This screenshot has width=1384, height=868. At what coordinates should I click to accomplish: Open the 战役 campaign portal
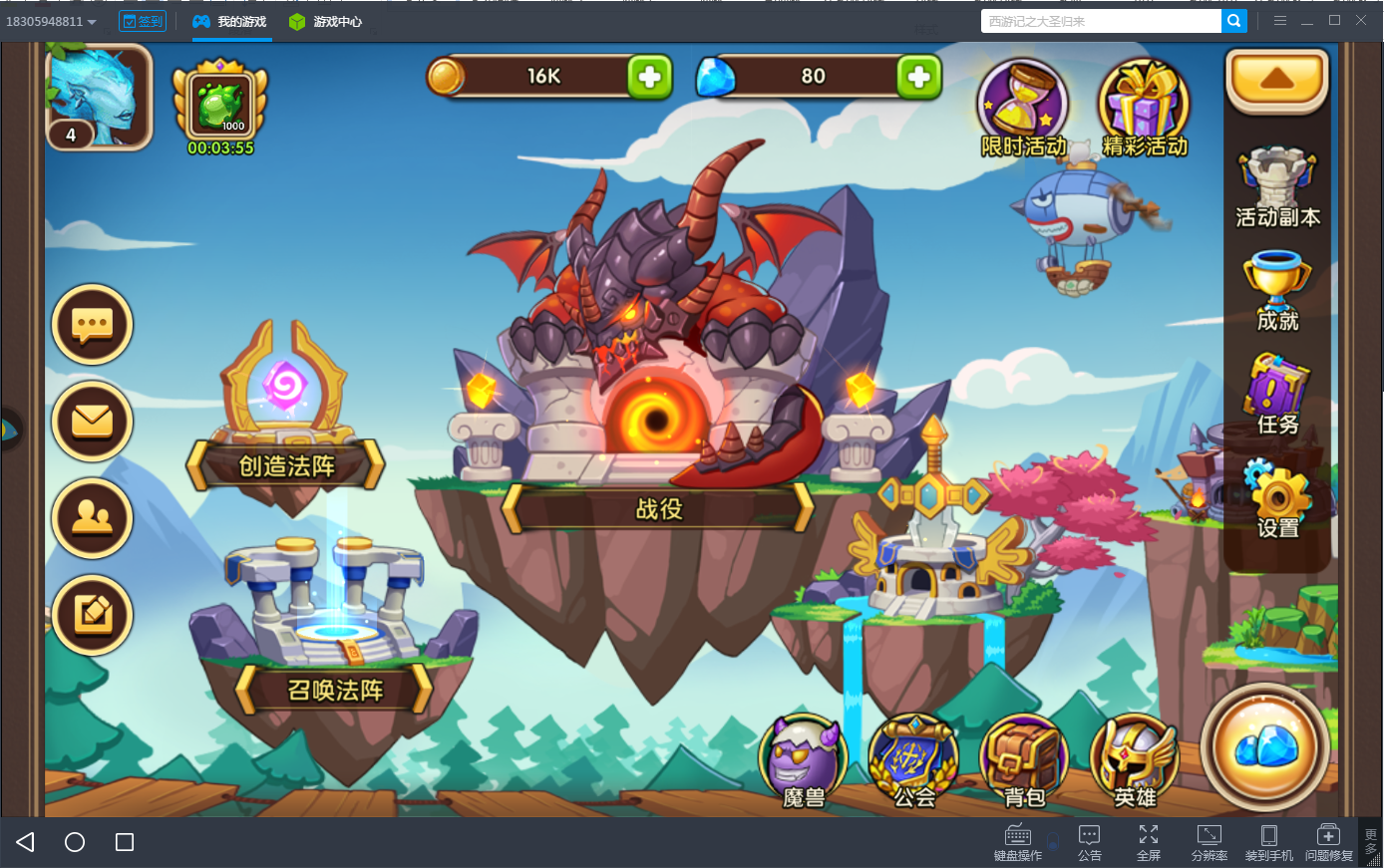pos(658,509)
